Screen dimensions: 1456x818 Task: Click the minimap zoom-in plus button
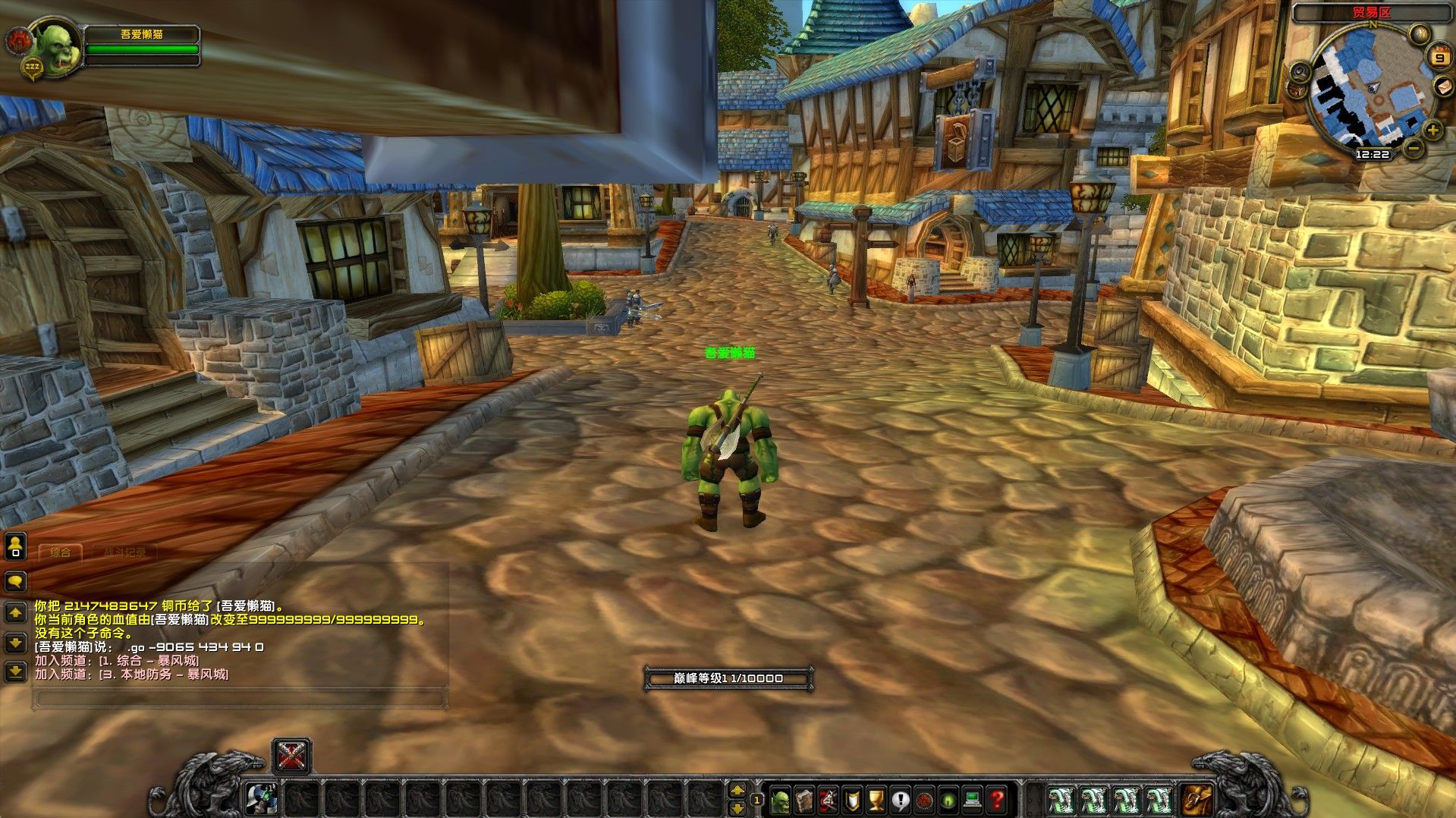click(x=1432, y=130)
